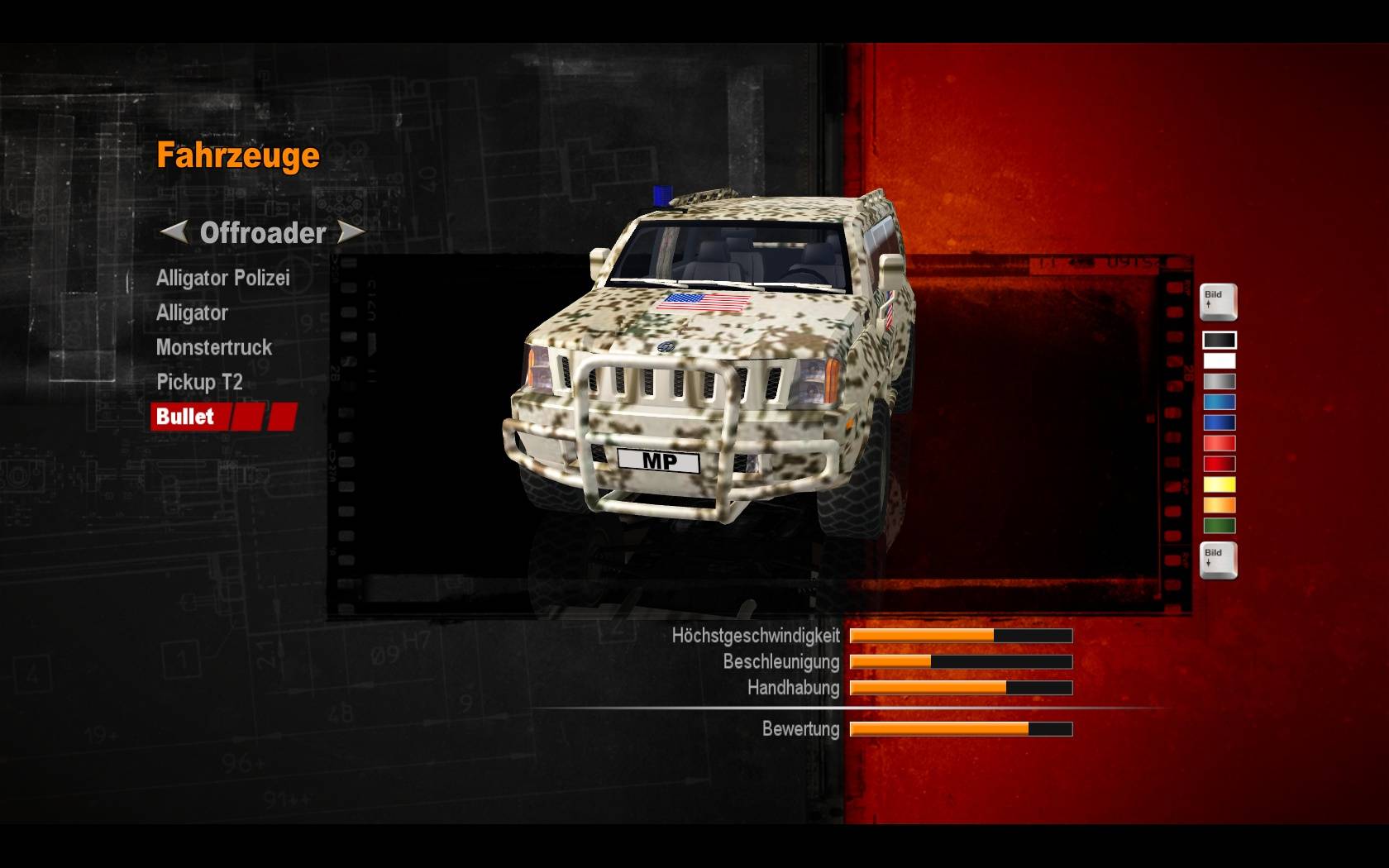Screen dimensions: 1389x868
Task: Go to next category with right arrow
Action: point(351,232)
